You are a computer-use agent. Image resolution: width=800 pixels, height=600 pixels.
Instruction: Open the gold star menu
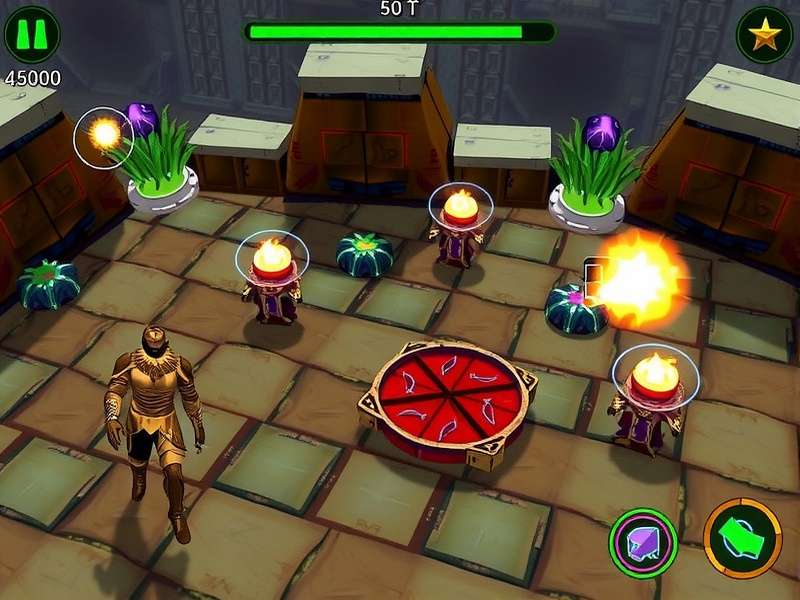[x=764, y=35]
